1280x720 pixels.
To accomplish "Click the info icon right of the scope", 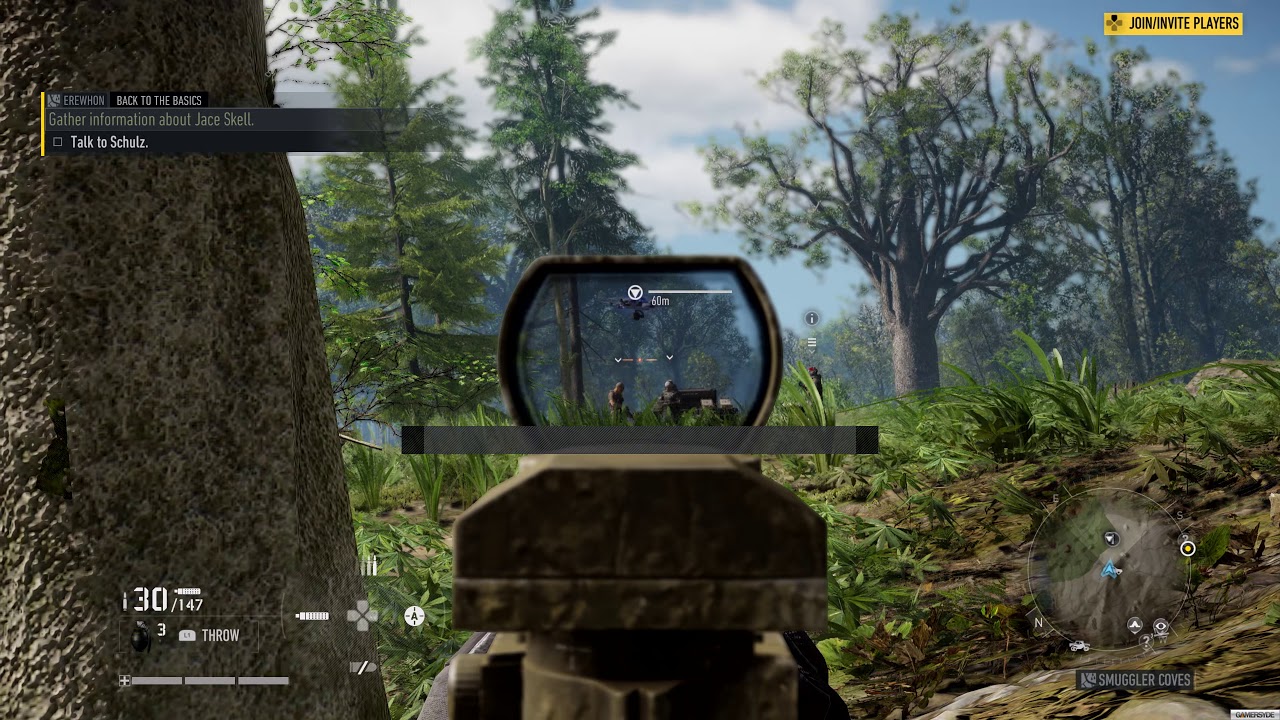I will 812,318.
